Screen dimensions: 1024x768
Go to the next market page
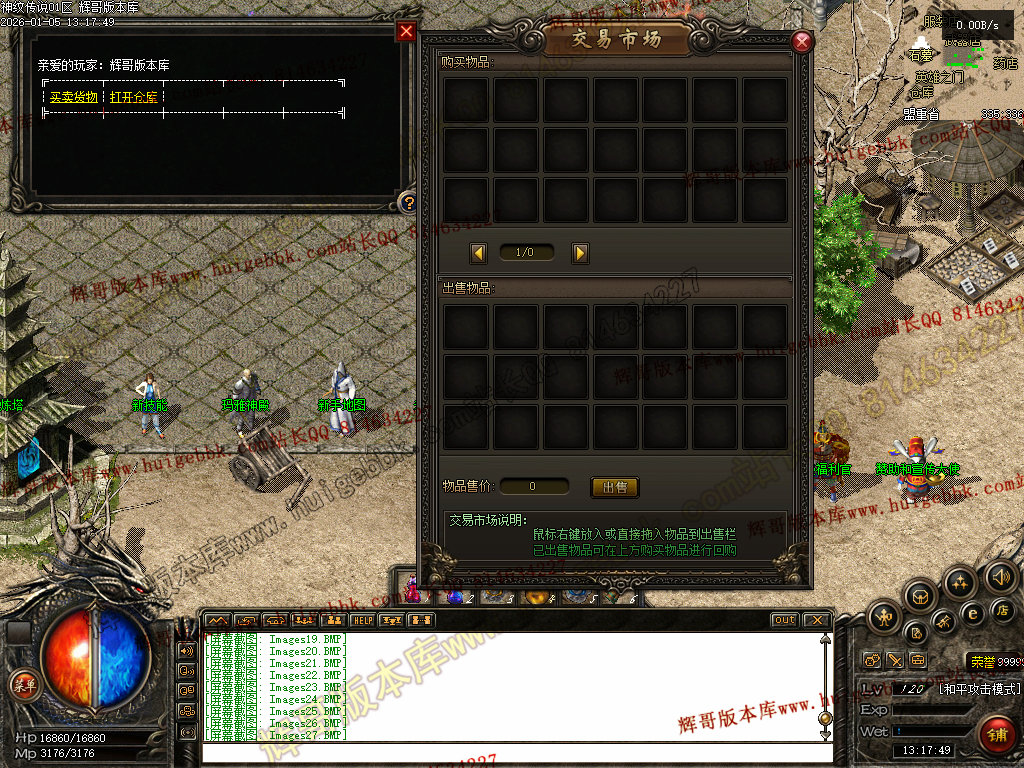(x=580, y=253)
